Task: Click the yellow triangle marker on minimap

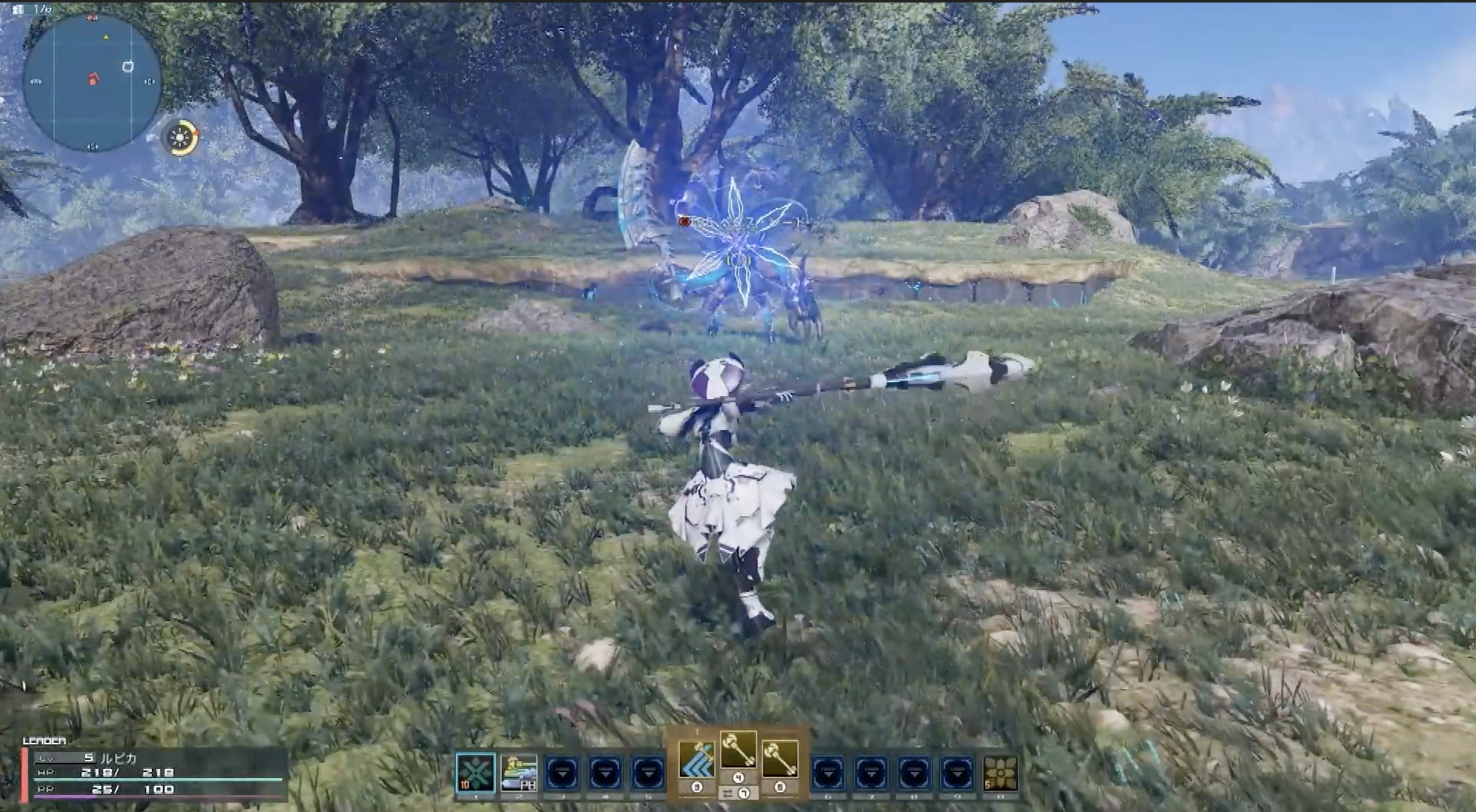Action: 106,38
